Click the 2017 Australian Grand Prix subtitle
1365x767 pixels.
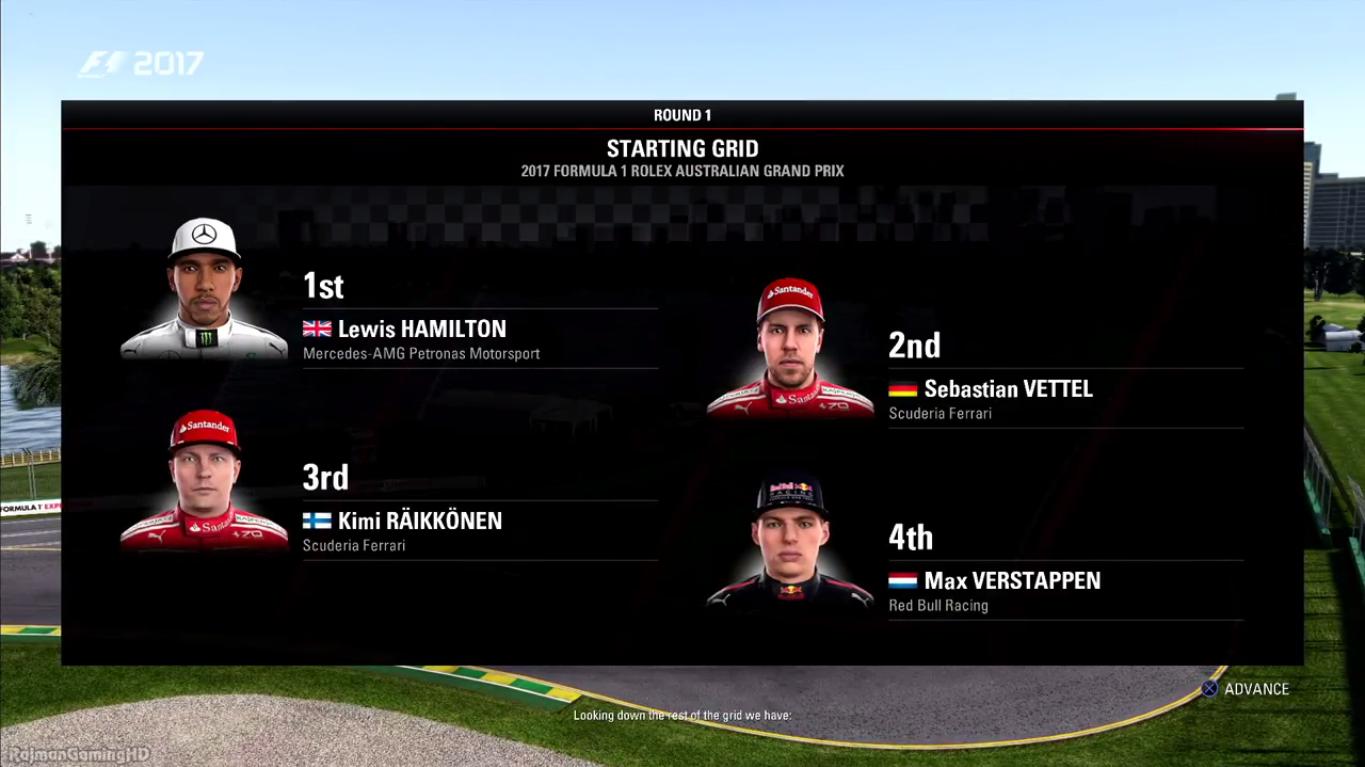[682, 170]
